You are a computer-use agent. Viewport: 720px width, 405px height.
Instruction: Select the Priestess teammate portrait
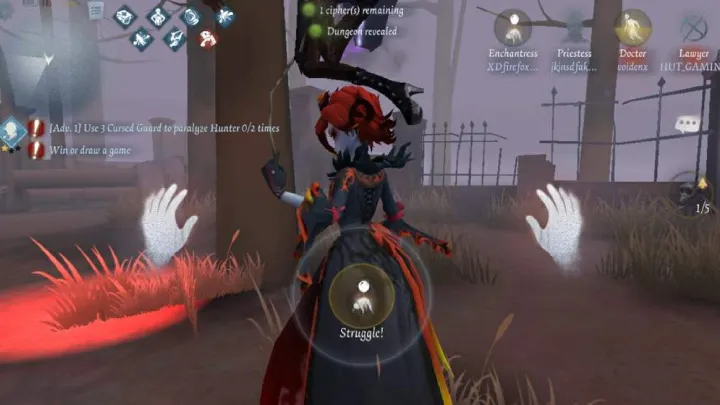pos(574,28)
